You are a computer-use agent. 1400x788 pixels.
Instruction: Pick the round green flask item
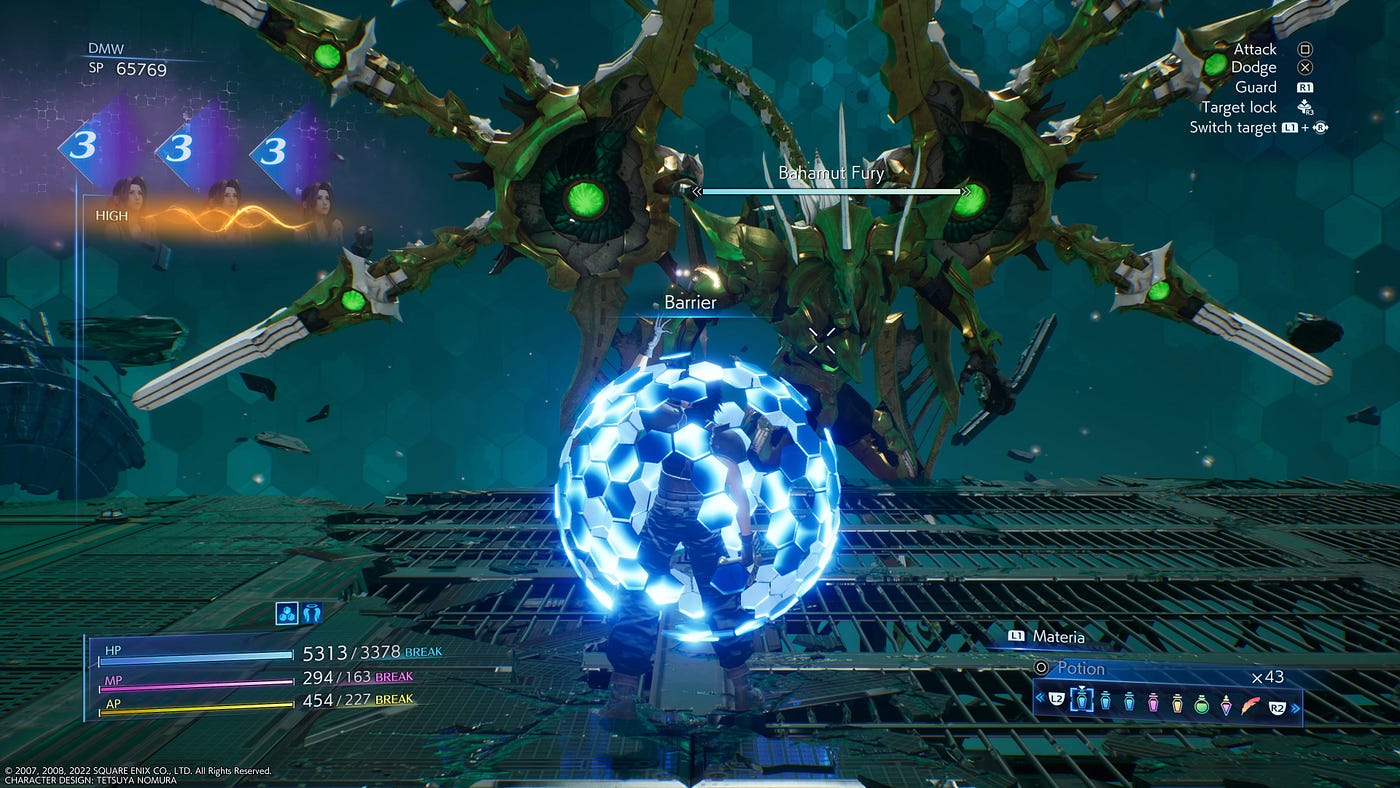(1202, 704)
